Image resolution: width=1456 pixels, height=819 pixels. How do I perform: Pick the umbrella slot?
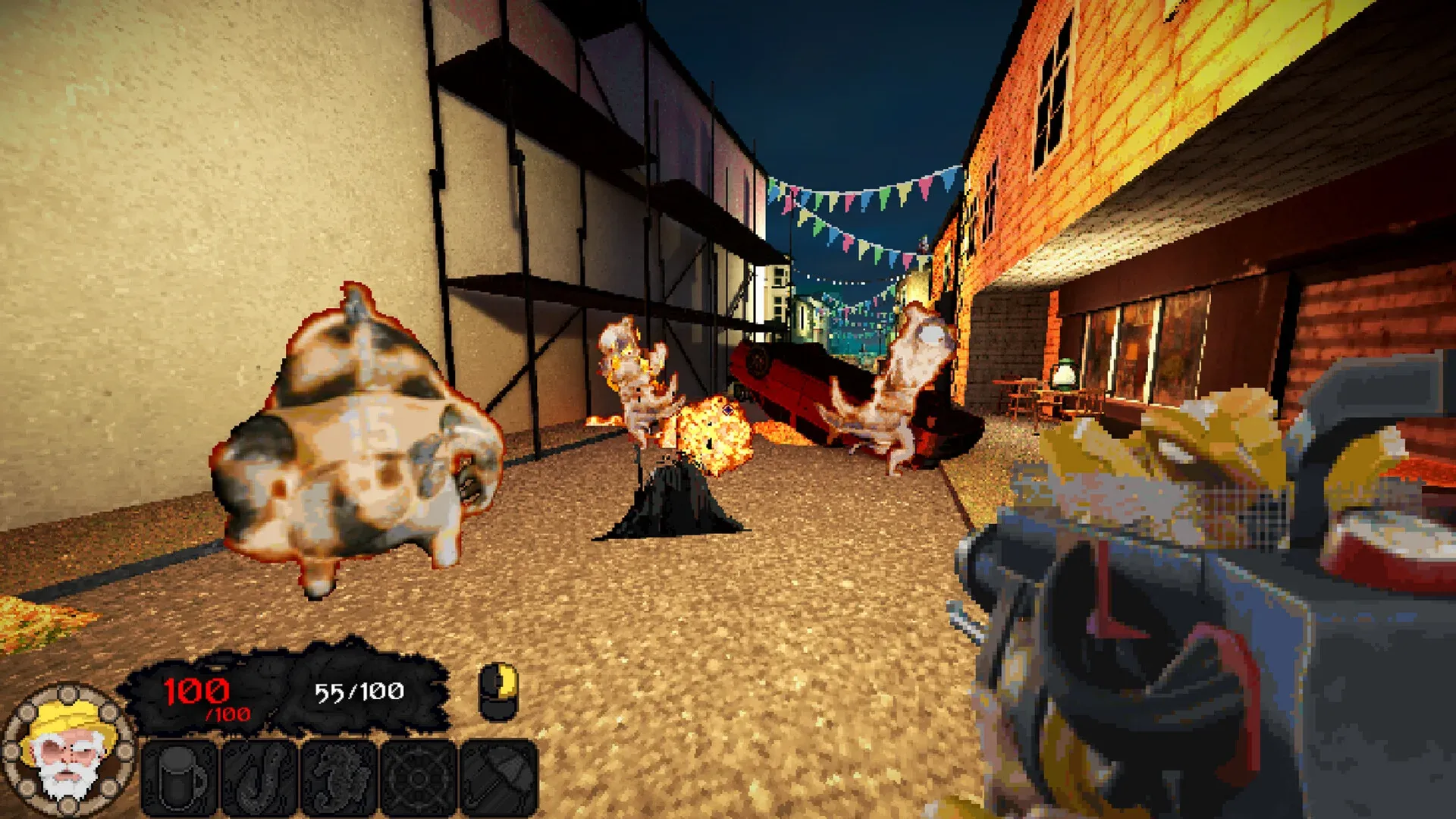498,778
